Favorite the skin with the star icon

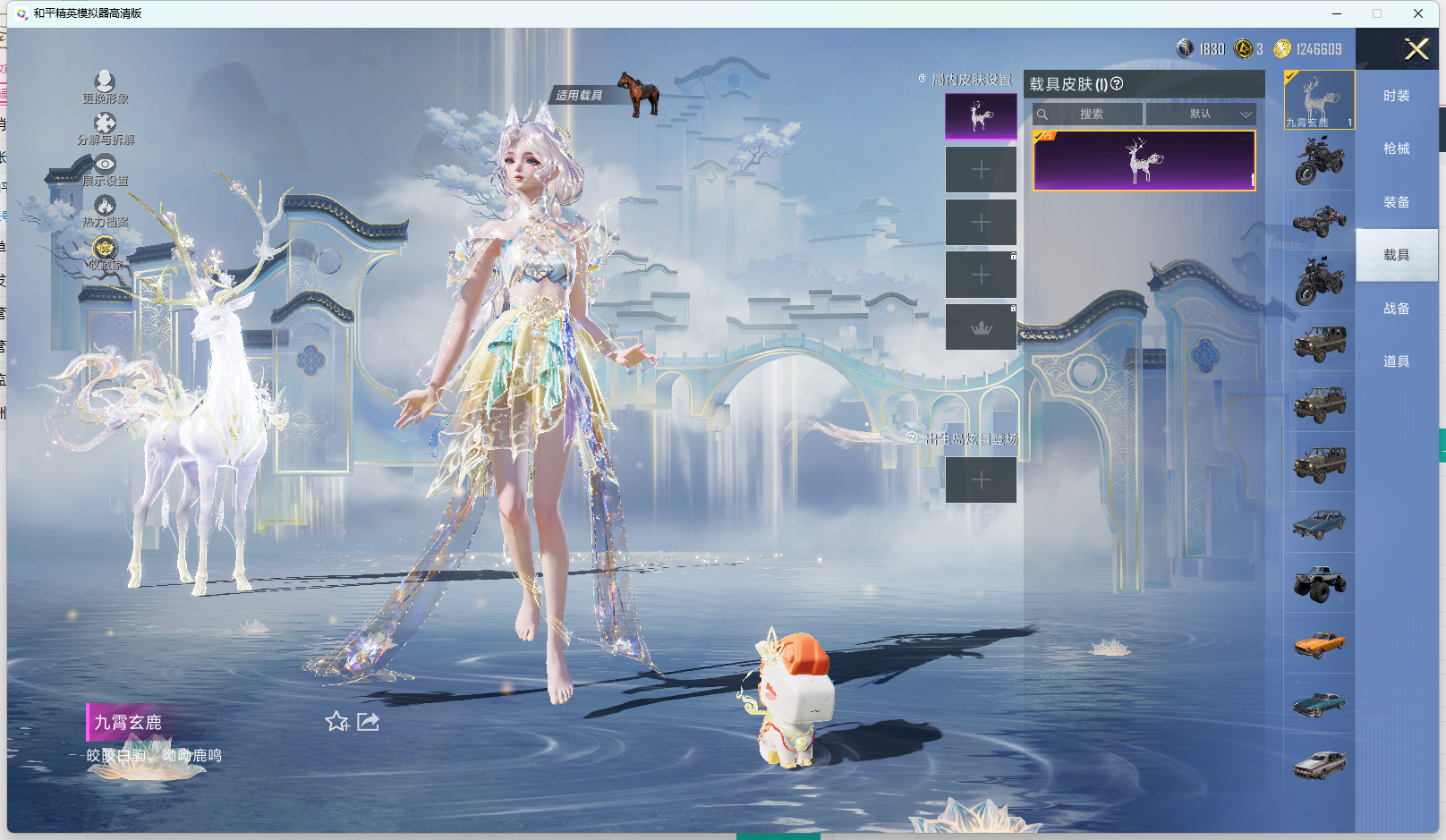point(336,721)
